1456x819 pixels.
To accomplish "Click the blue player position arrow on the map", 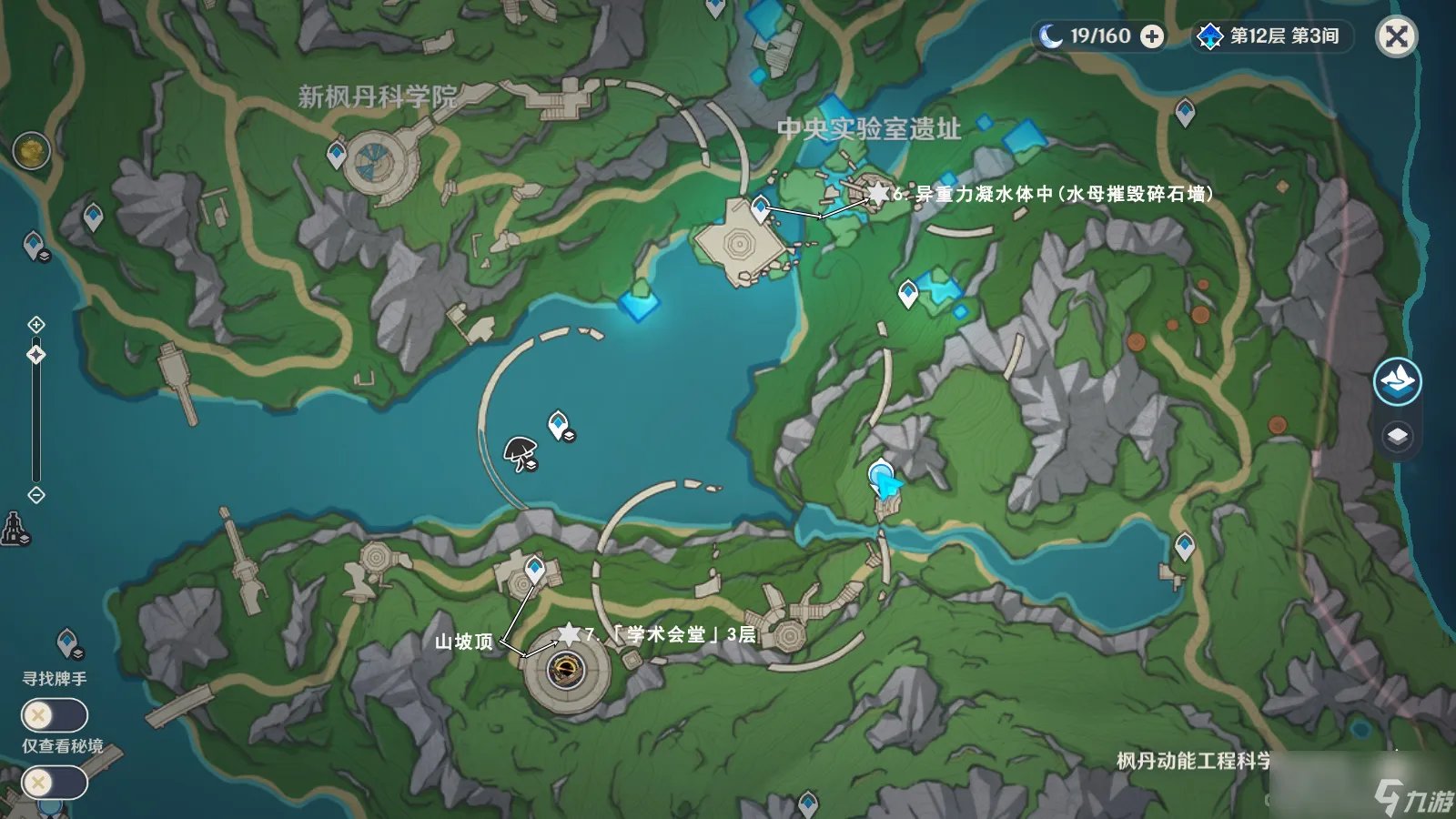I will (884, 482).
